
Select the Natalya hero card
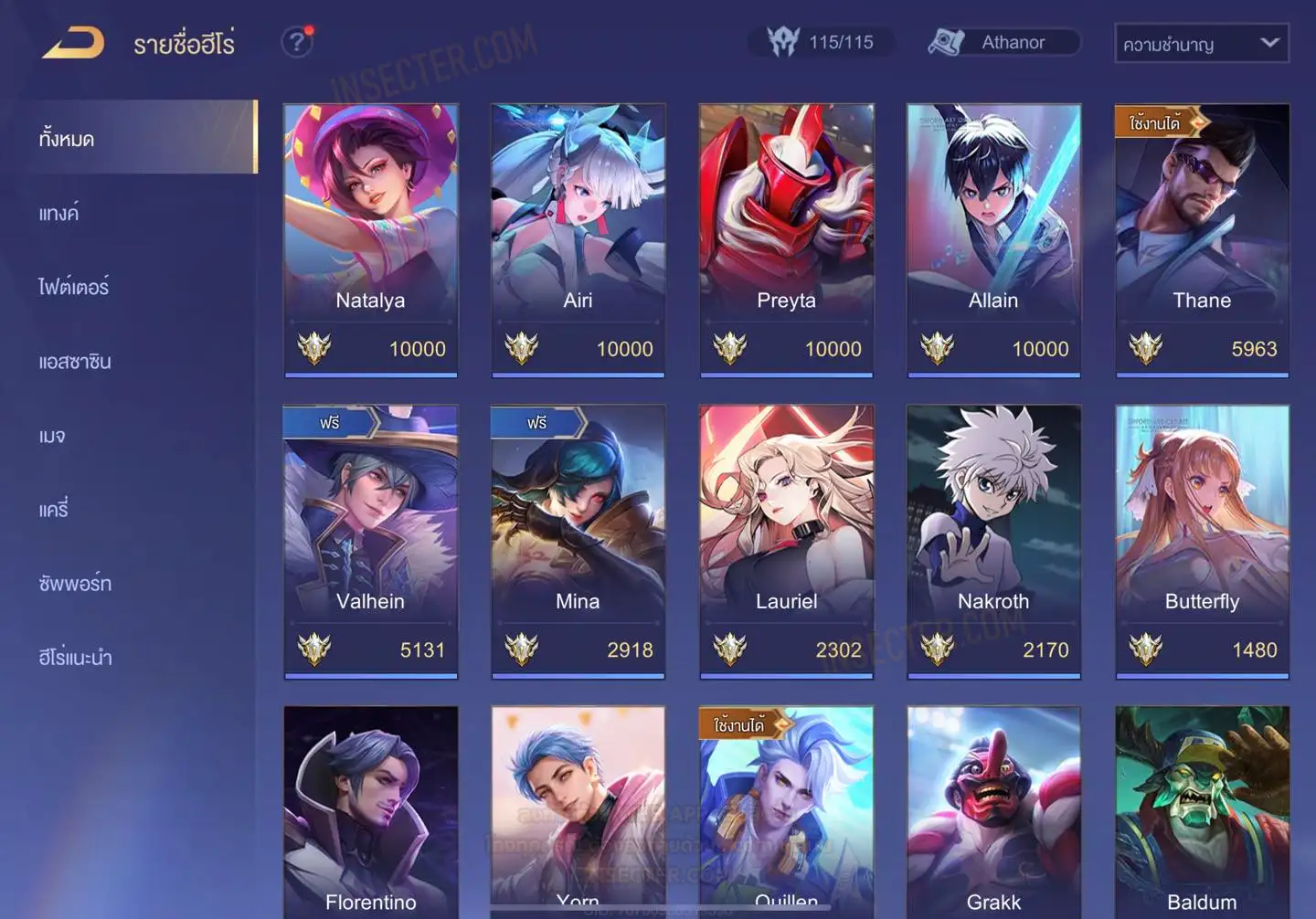pyautogui.click(x=370, y=239)
